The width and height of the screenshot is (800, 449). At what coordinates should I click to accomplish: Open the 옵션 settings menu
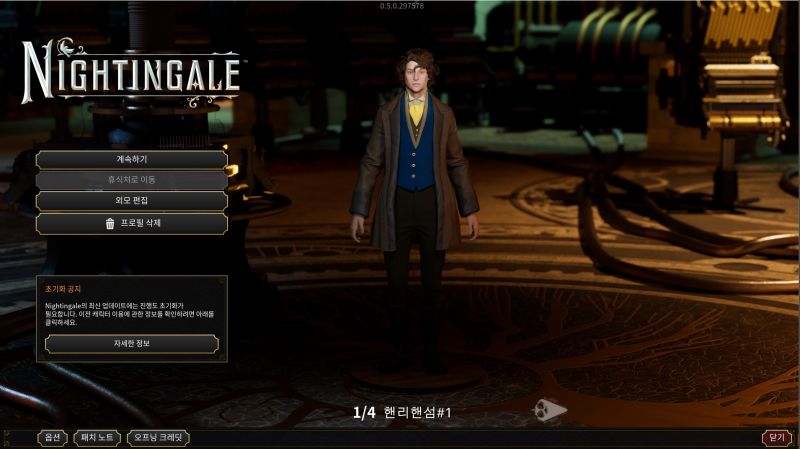52,438
